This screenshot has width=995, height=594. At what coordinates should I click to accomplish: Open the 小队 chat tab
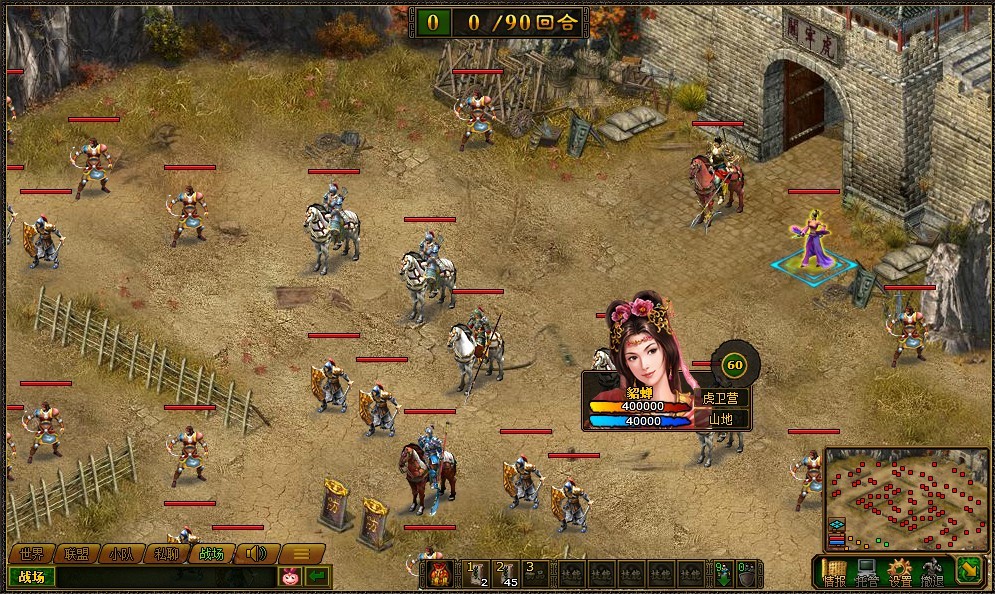pos(121,553)
